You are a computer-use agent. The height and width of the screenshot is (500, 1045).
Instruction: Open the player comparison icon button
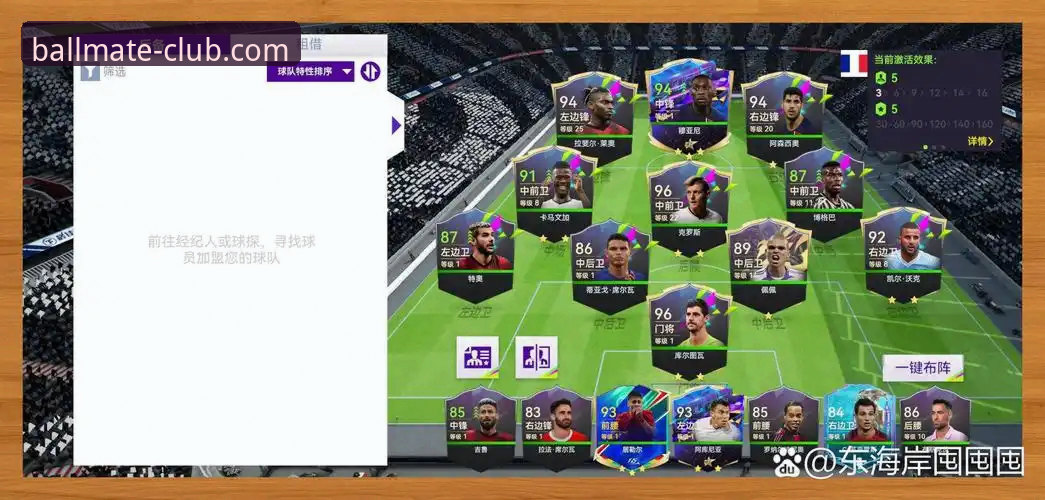pyautogui.click(x=536, y=357)
